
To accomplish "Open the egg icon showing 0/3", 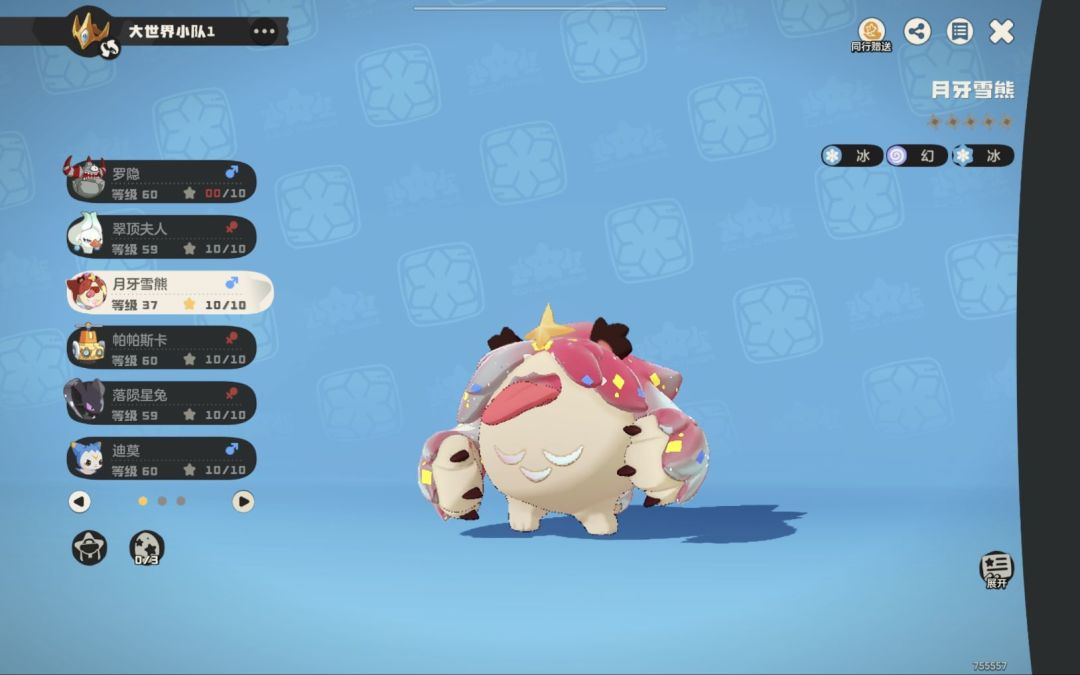I will 147,547.
